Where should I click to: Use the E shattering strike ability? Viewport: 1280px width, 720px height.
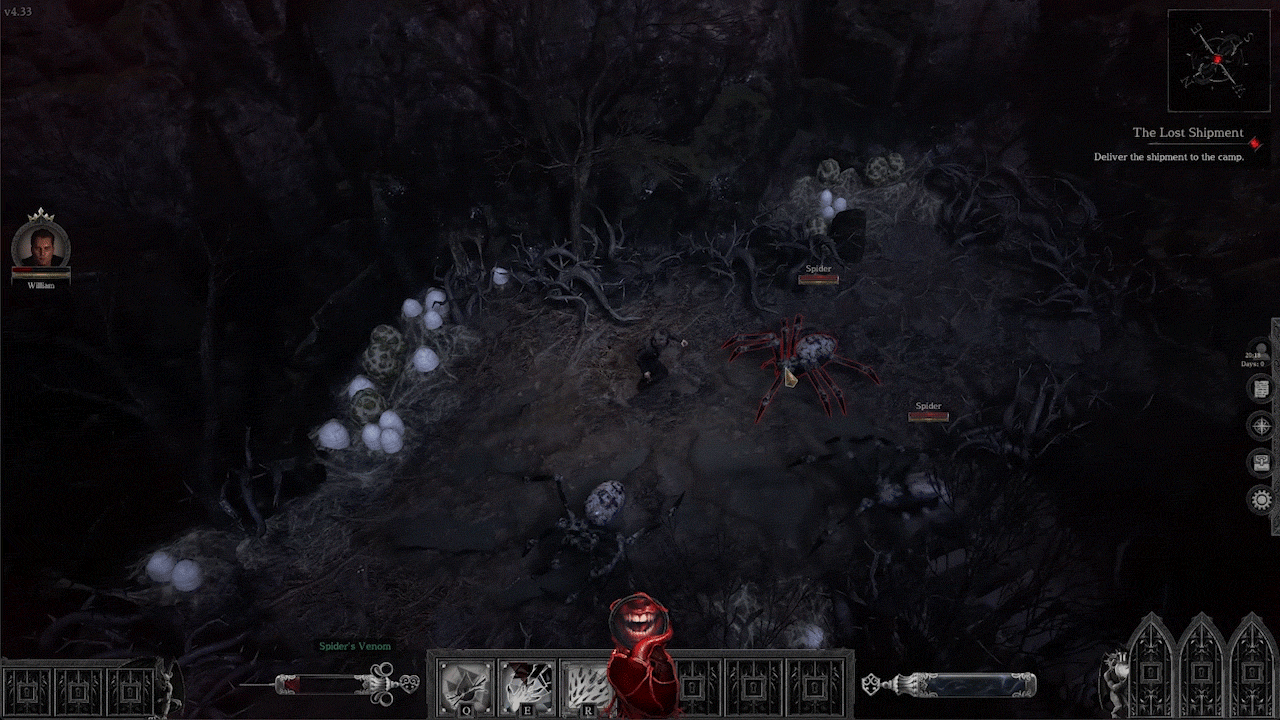[x=527, y=687]
